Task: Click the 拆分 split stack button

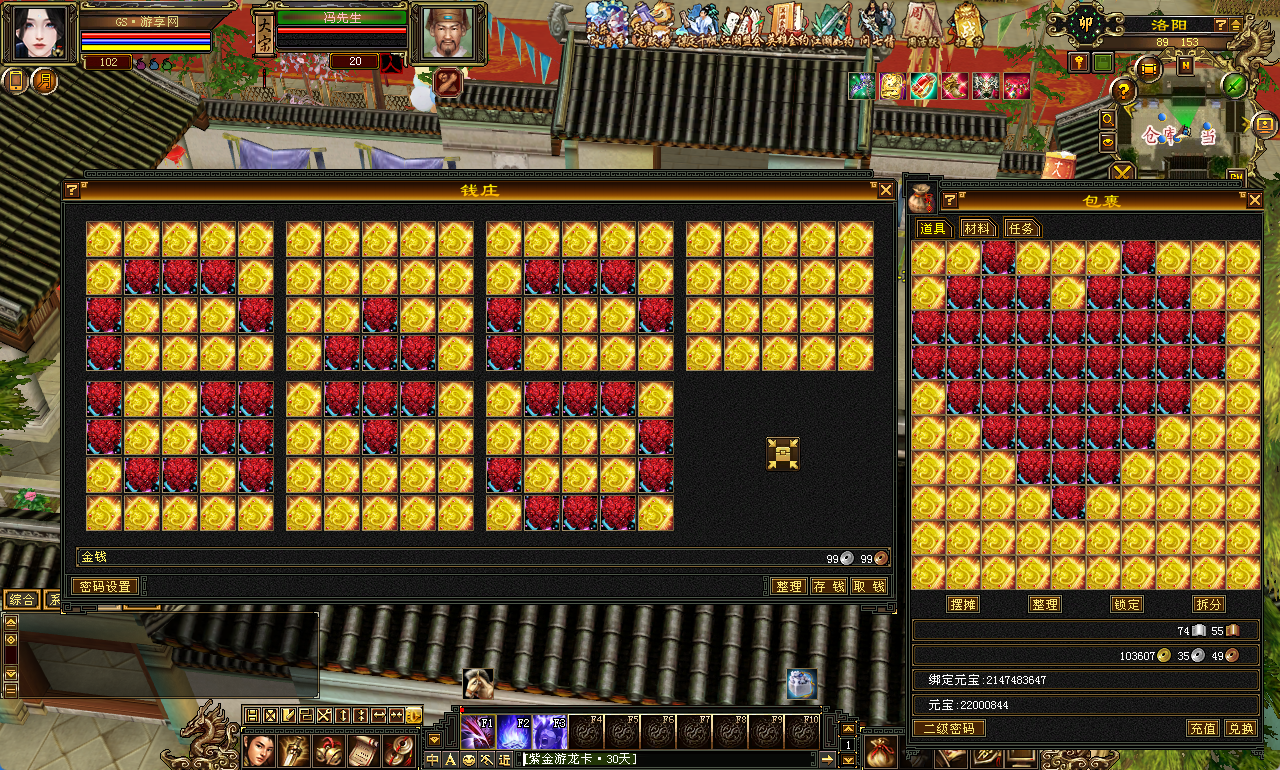Action: (1208, 604)
